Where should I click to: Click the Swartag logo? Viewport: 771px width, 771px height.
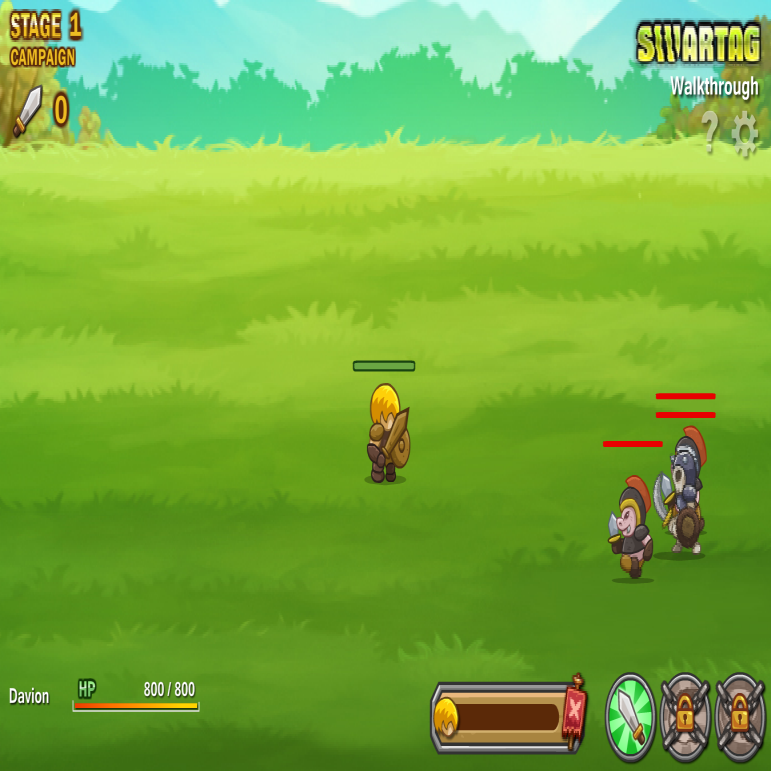pos(698,44)
